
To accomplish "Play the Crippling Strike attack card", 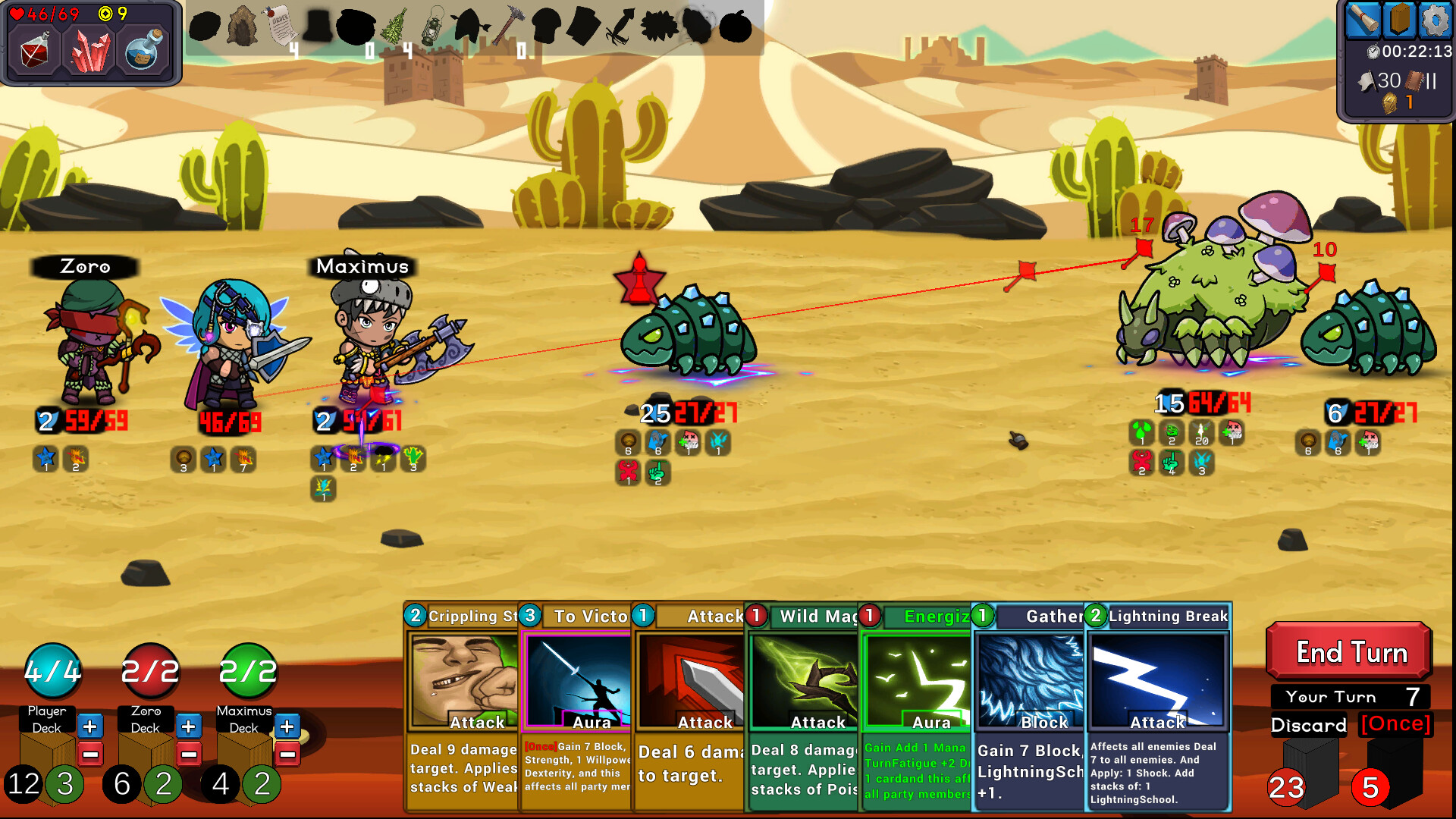I will click(463, 705).
